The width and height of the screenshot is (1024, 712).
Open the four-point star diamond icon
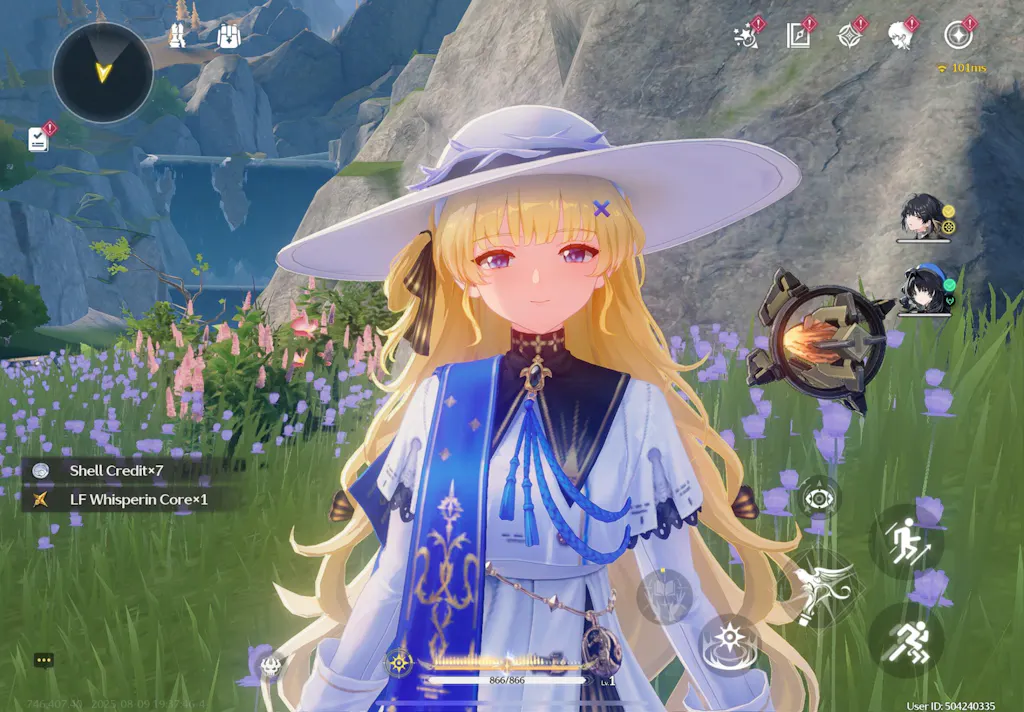[x=850, y=36]
